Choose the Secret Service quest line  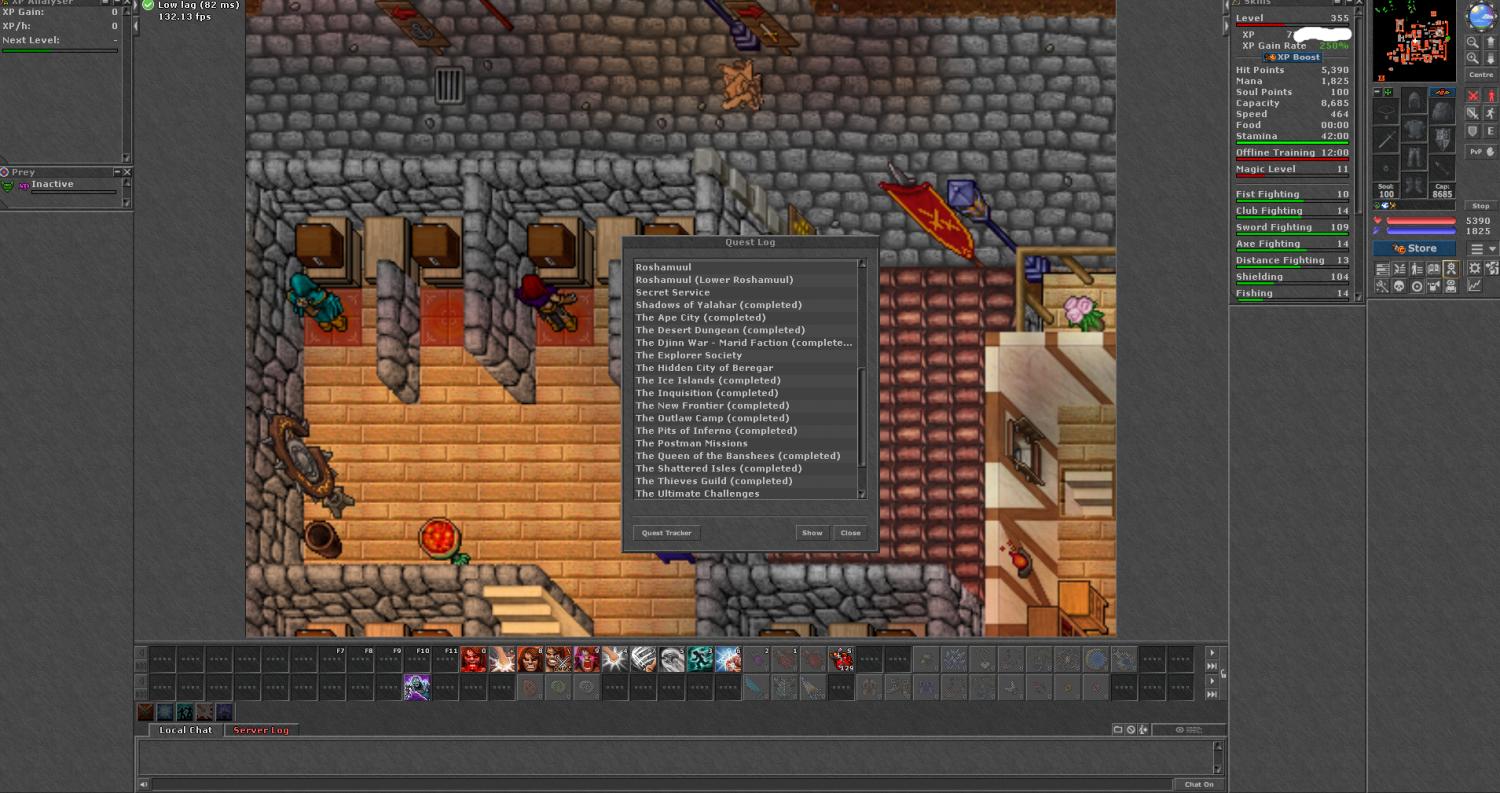pyautogui.click(x=673, y=292)
